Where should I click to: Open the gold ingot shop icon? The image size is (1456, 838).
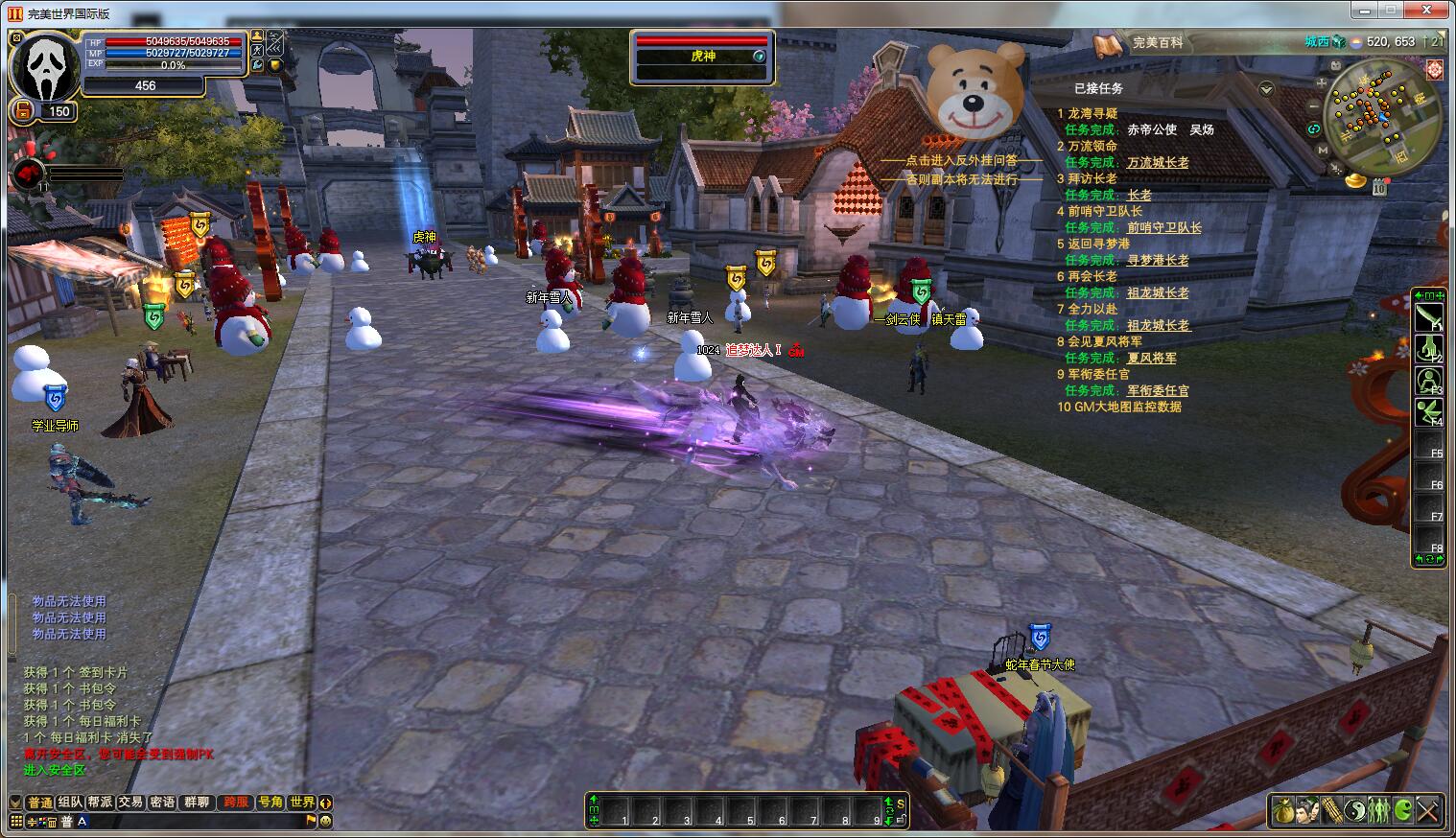[x=1355, y=179]
